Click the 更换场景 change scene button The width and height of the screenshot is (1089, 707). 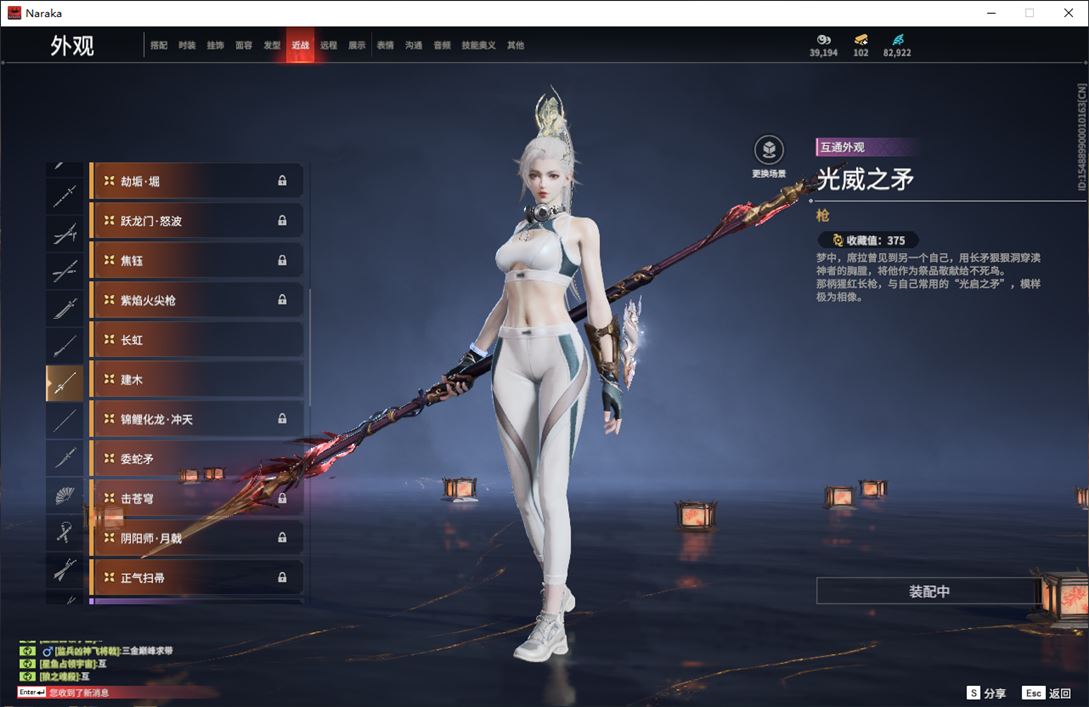[x=768, y=156]
